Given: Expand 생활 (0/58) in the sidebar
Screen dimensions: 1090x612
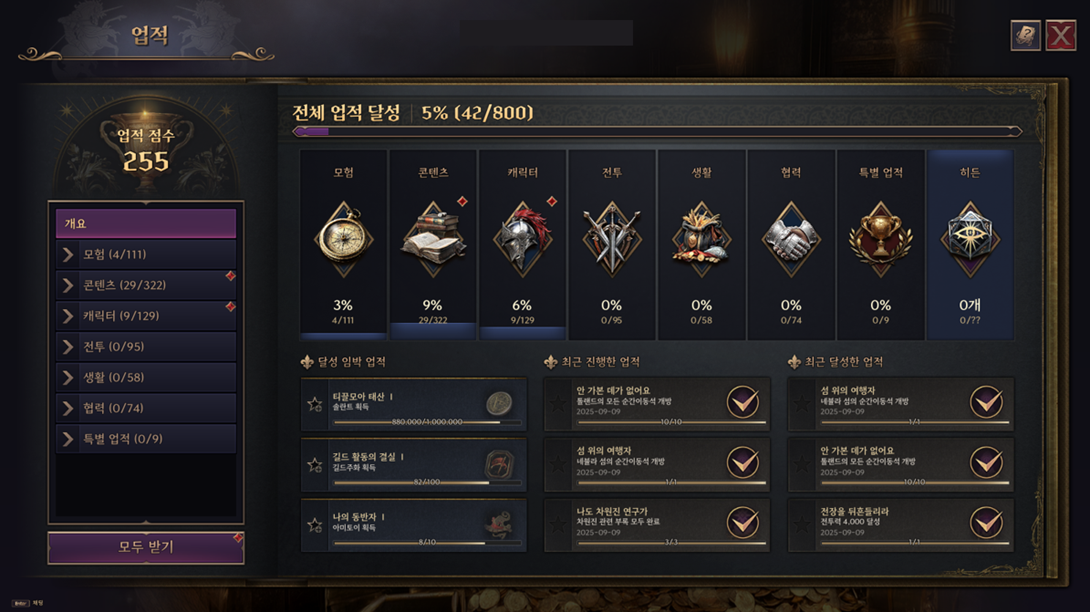Looking at the screenshot, I should tap(146, 378).
